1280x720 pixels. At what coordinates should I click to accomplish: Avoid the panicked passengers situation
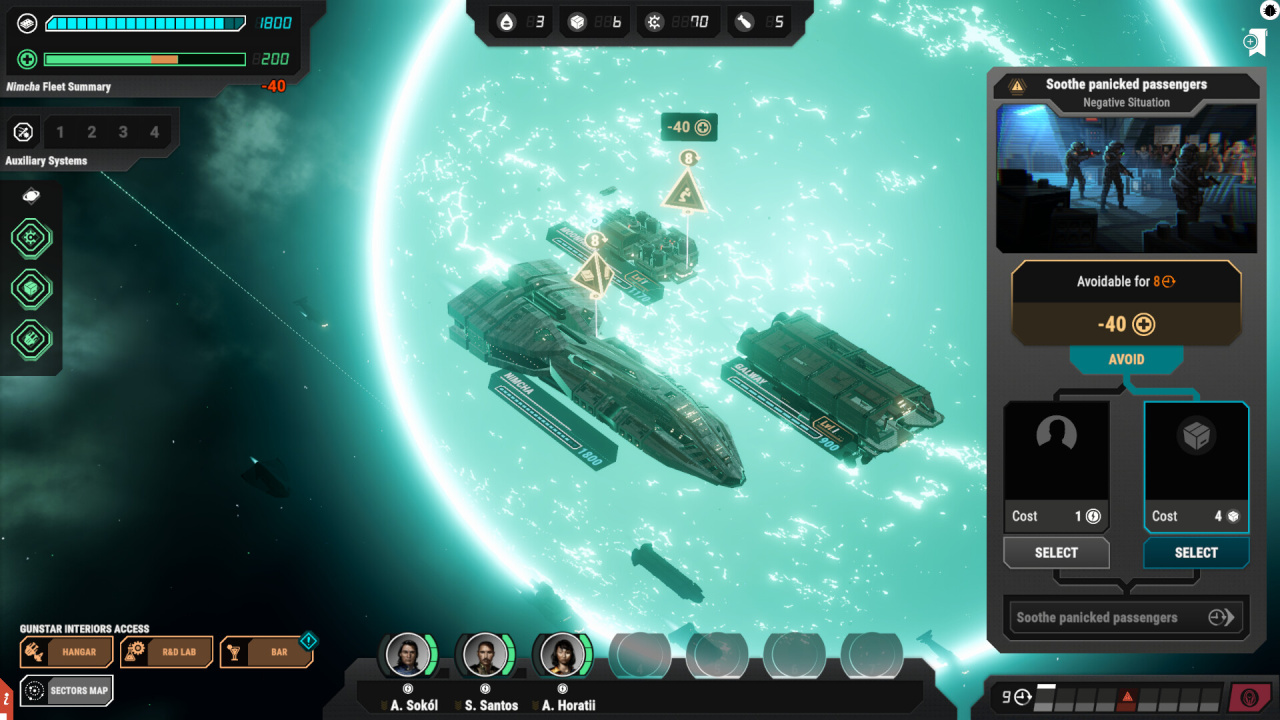pyautogui.click(x=1126, y=360)
